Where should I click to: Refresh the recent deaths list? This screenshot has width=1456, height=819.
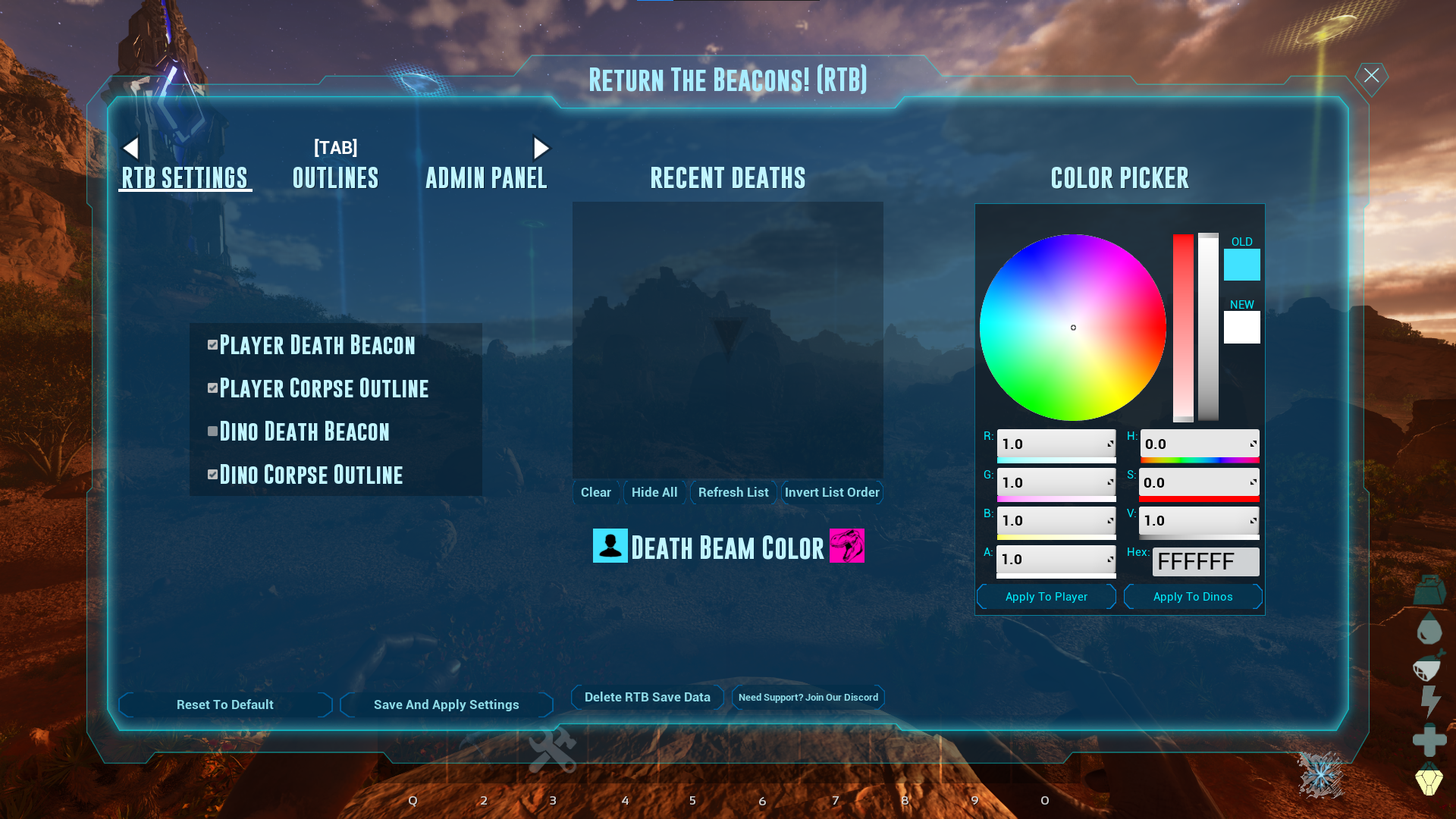733,492
